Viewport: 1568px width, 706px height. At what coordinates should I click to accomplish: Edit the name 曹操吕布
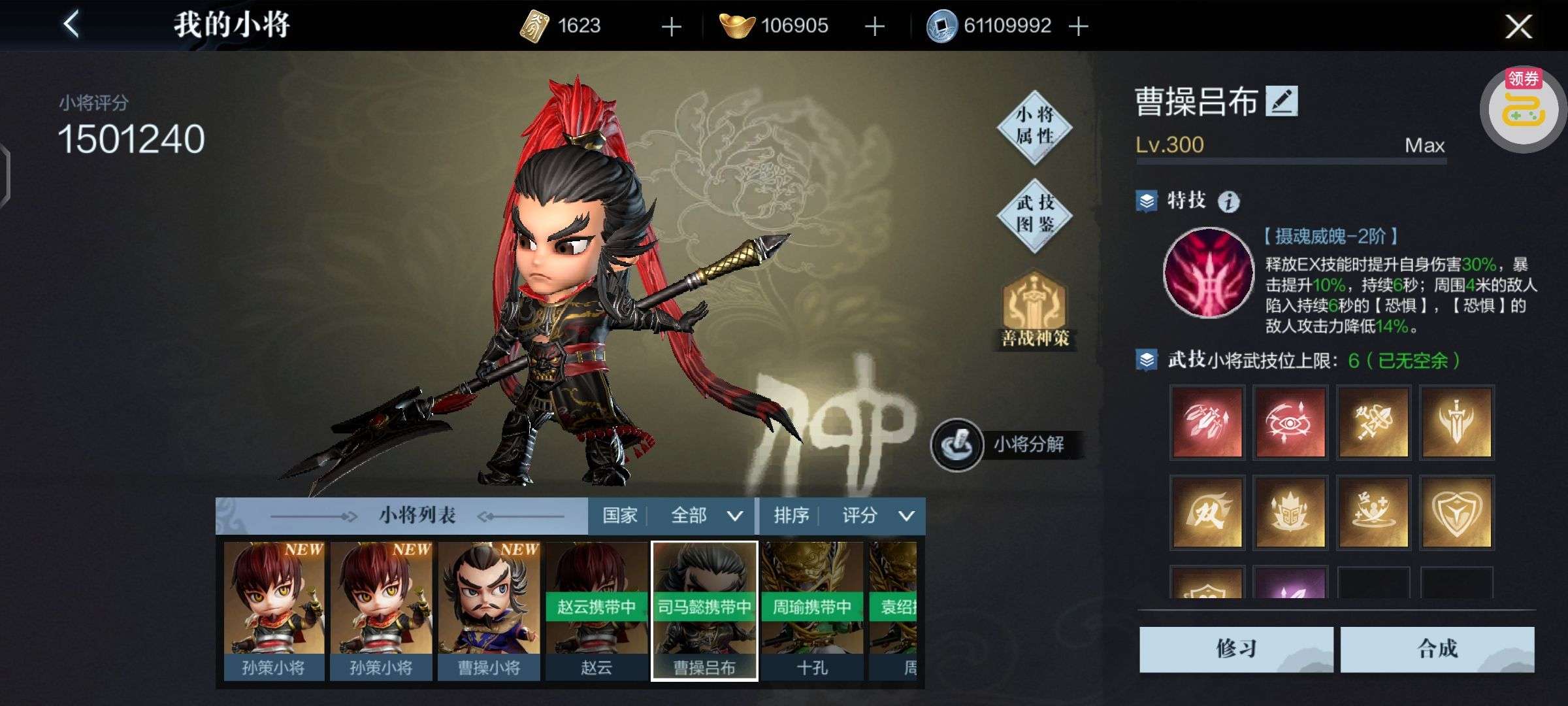[x=1281, y=102]
